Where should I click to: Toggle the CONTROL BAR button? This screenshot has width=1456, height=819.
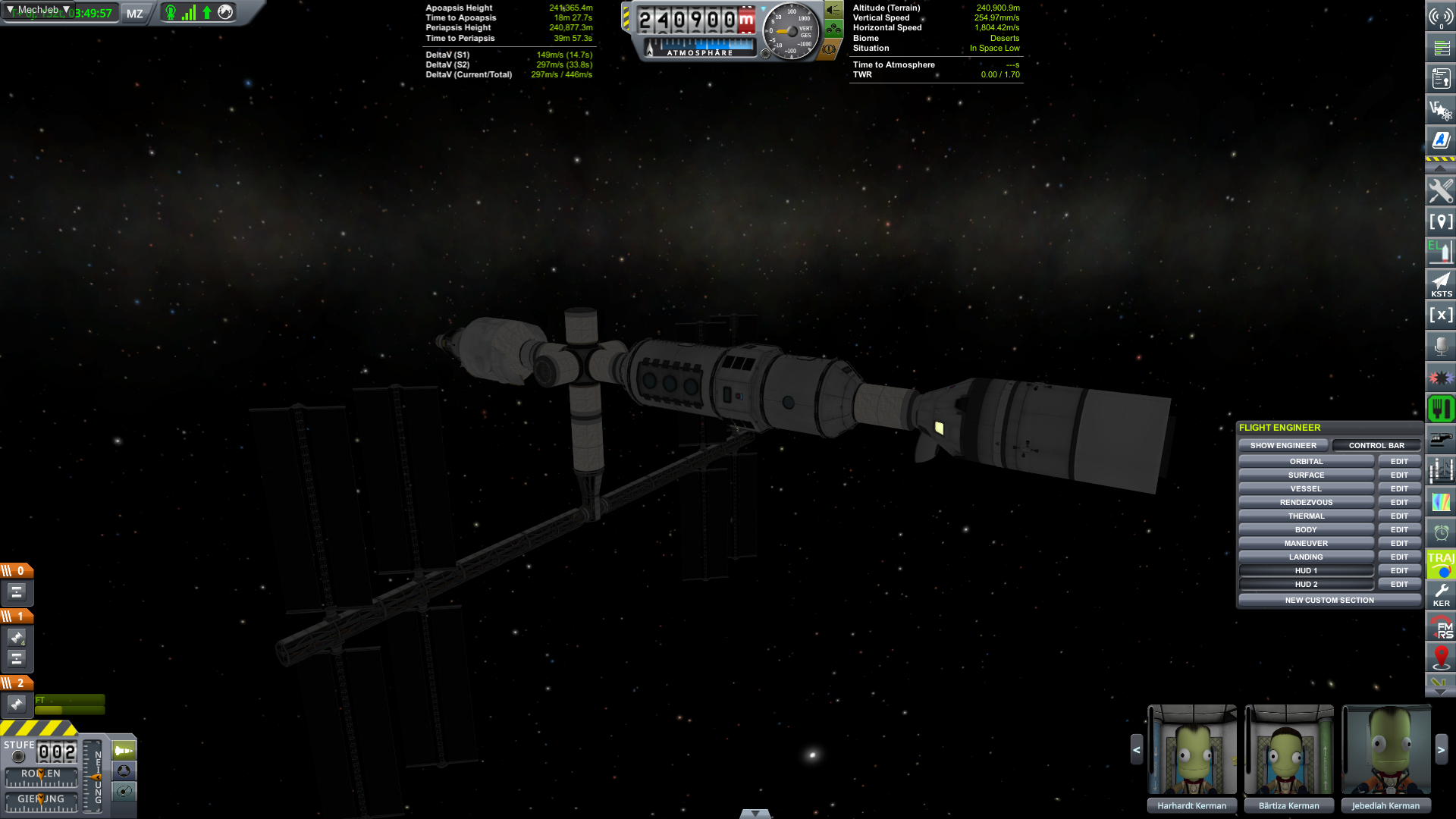coord(1376,446)
